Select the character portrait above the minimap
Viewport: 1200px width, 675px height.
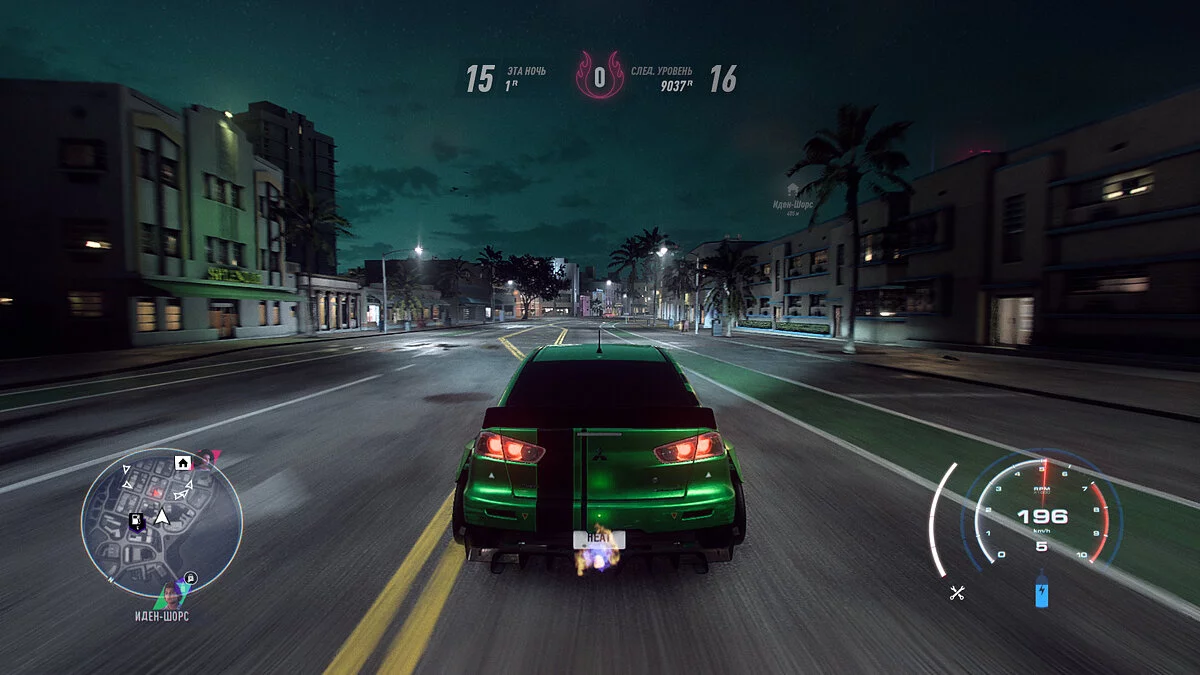pos(205,458)
